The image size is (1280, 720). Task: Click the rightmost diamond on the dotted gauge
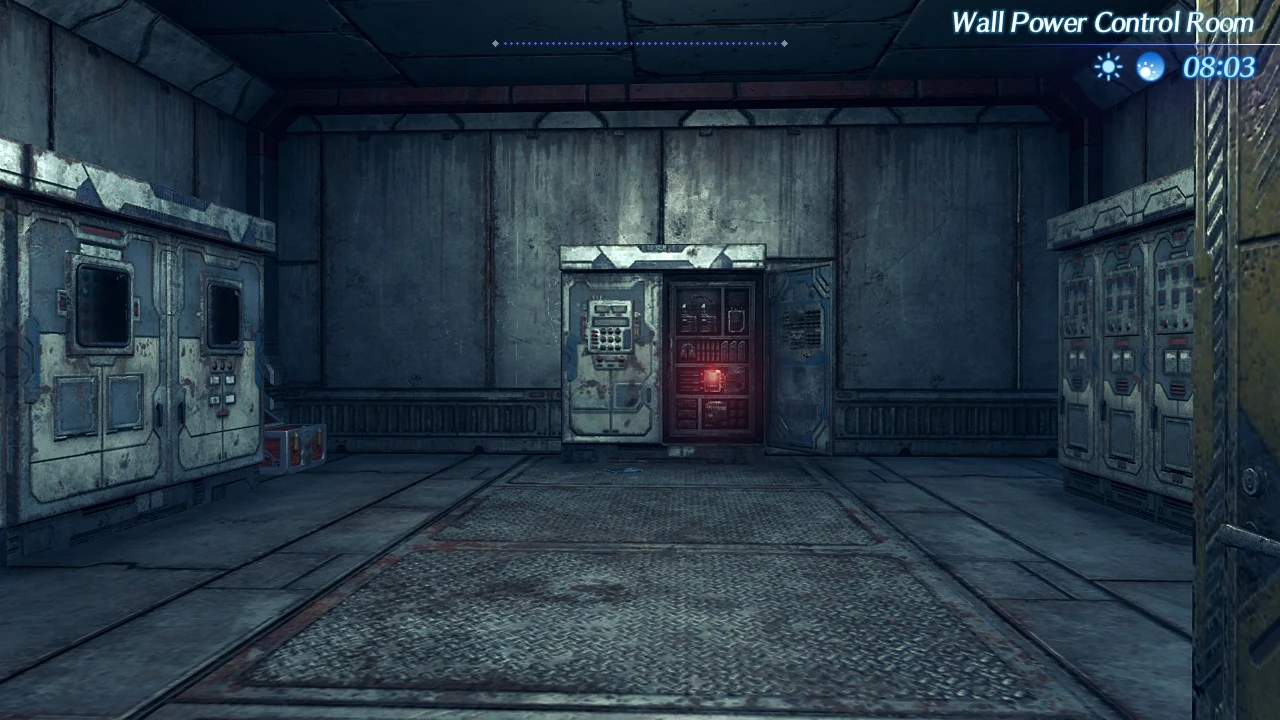click(x=786, y=43)
